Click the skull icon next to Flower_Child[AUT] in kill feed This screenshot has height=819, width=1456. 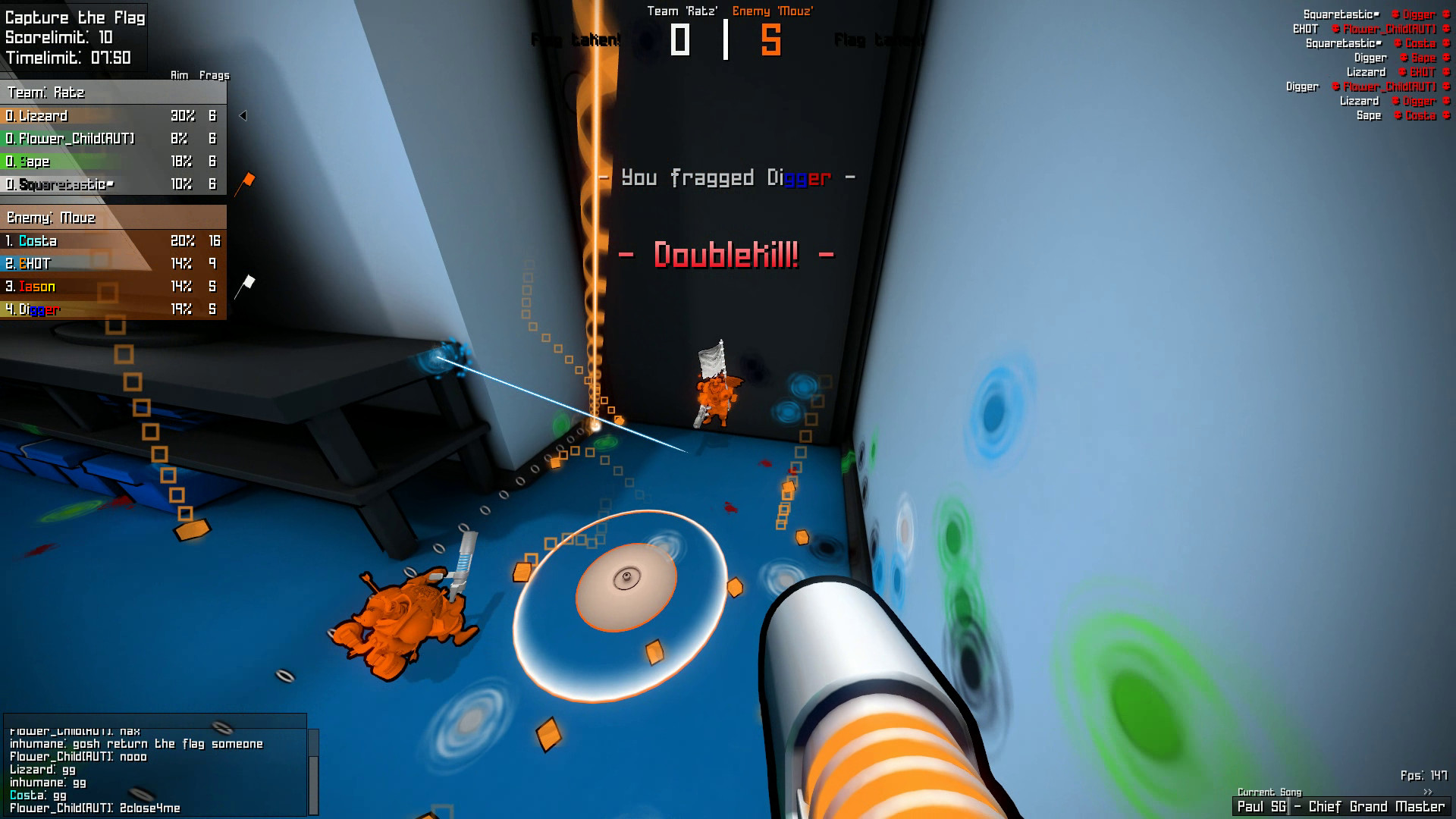(x=1335, y=29)
